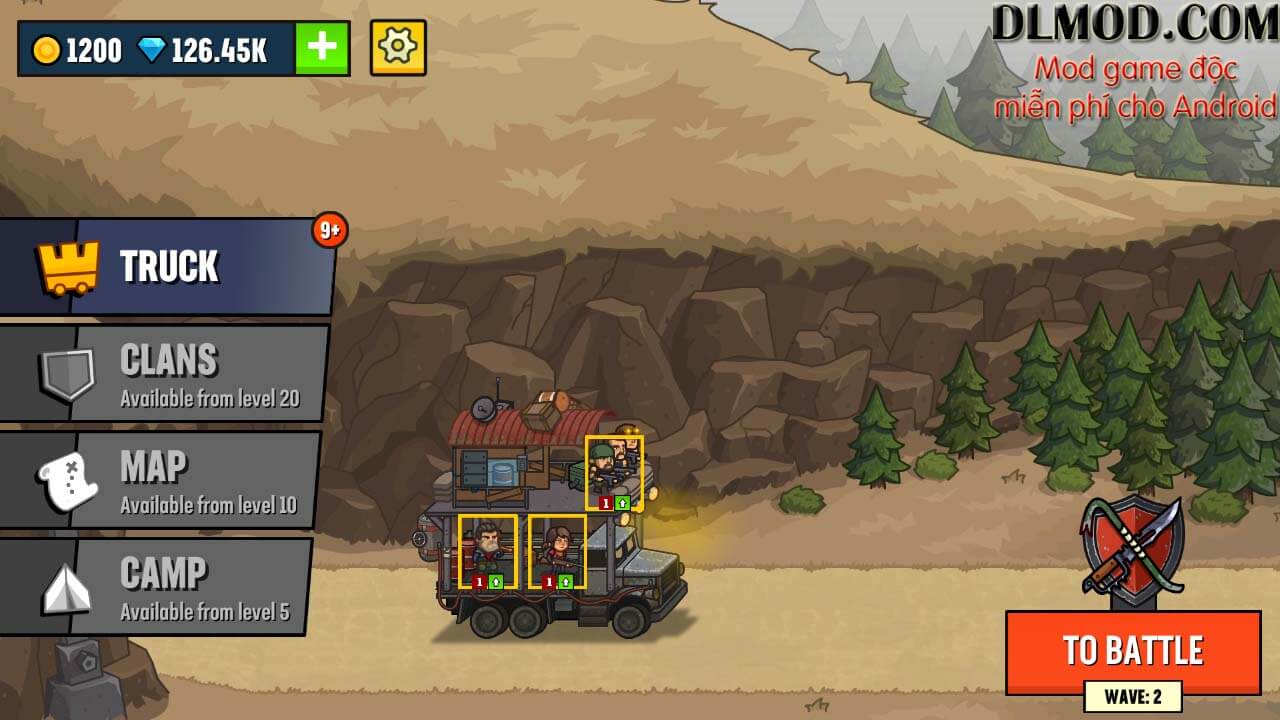Expand the MAP menu section
The image size is (1280, 720).
165,479
